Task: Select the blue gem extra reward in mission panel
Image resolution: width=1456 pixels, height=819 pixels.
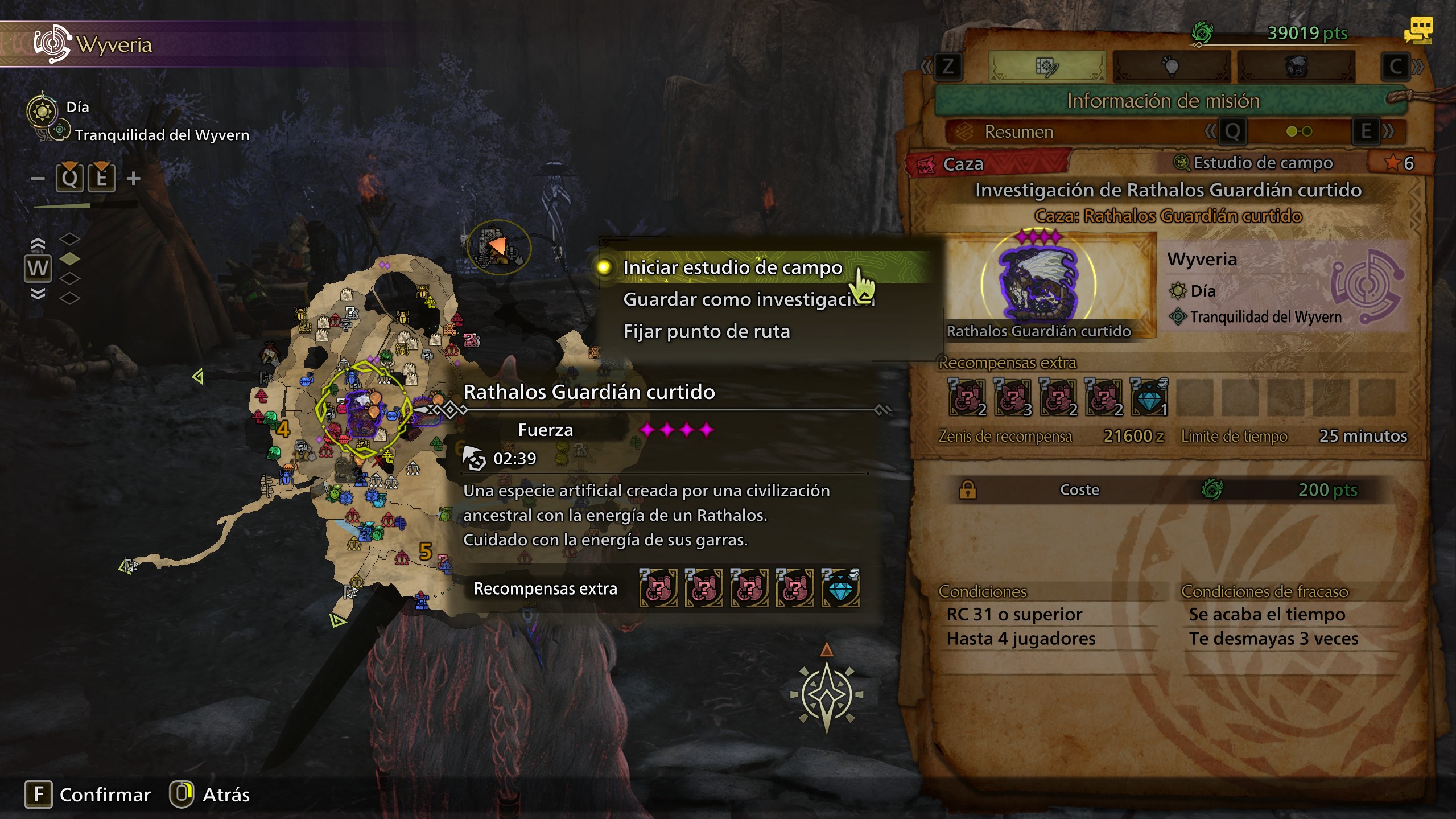Action: tap(1149, 397)
